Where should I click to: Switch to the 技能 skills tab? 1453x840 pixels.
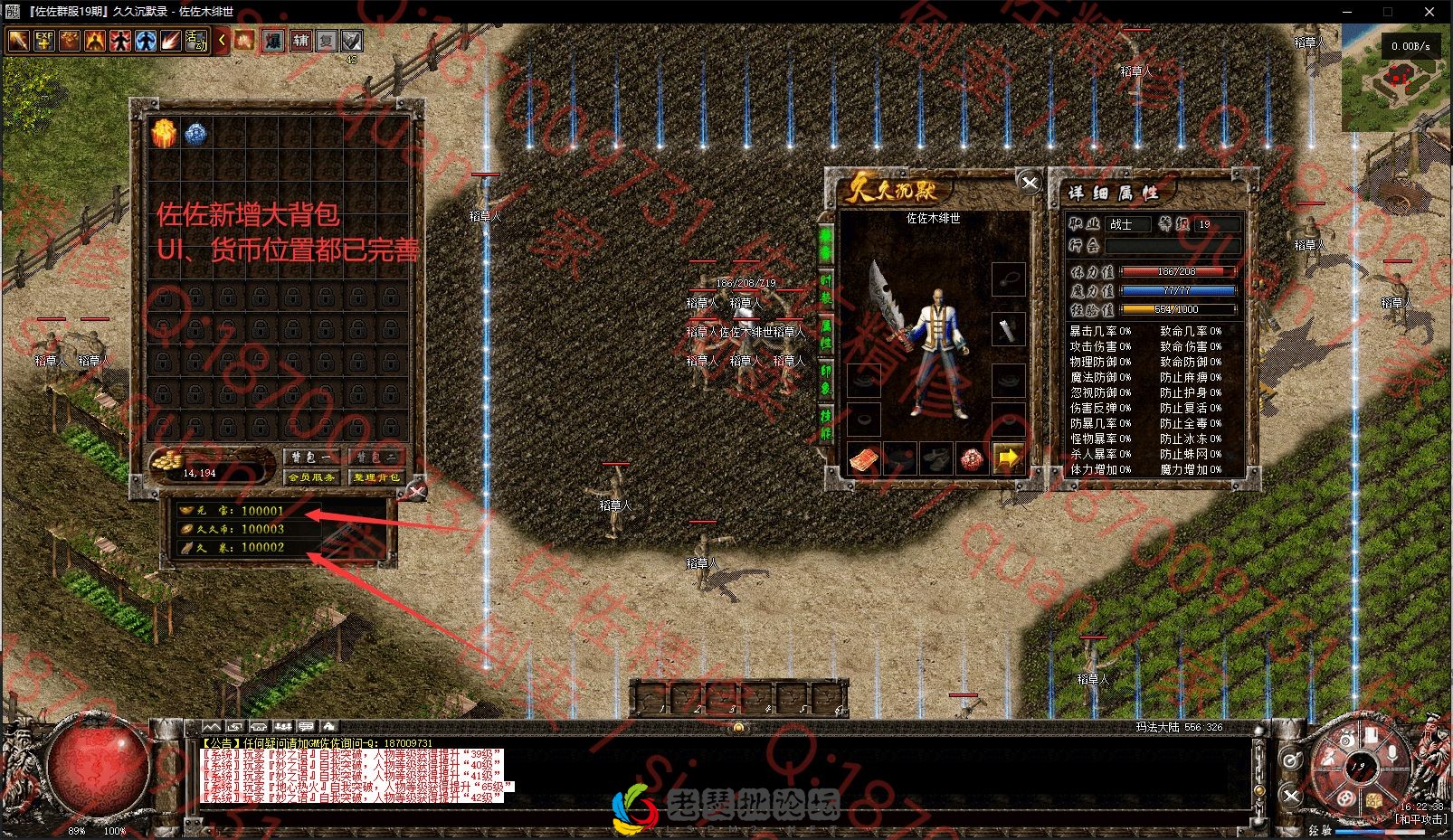(x=826, y=422)
